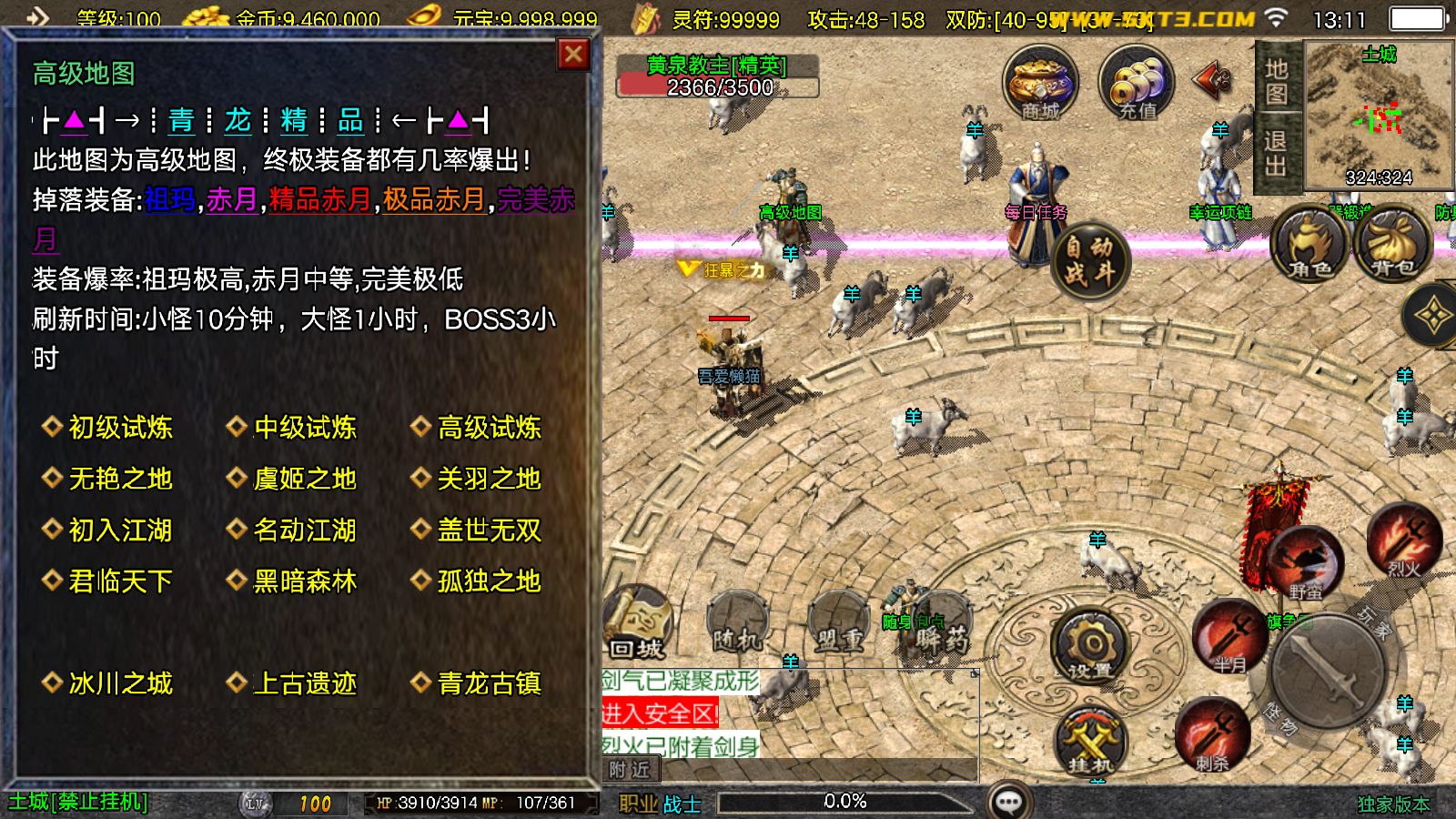Screen dimensions: 1456x819
Task: Open the 设置 gear button
Action: (x=1089, y=647)
